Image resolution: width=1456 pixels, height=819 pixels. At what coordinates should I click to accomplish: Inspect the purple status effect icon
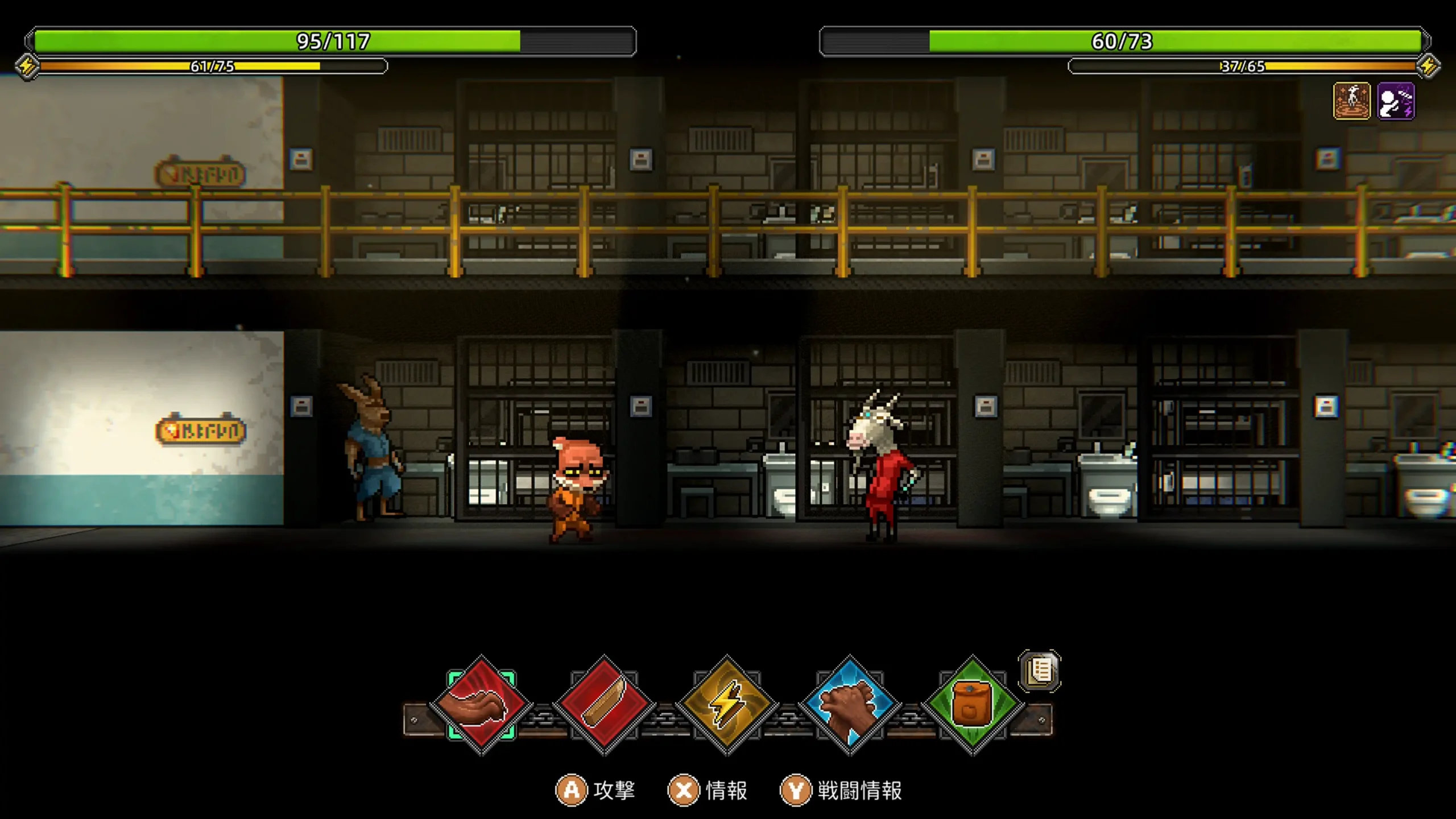[1396, 101]
